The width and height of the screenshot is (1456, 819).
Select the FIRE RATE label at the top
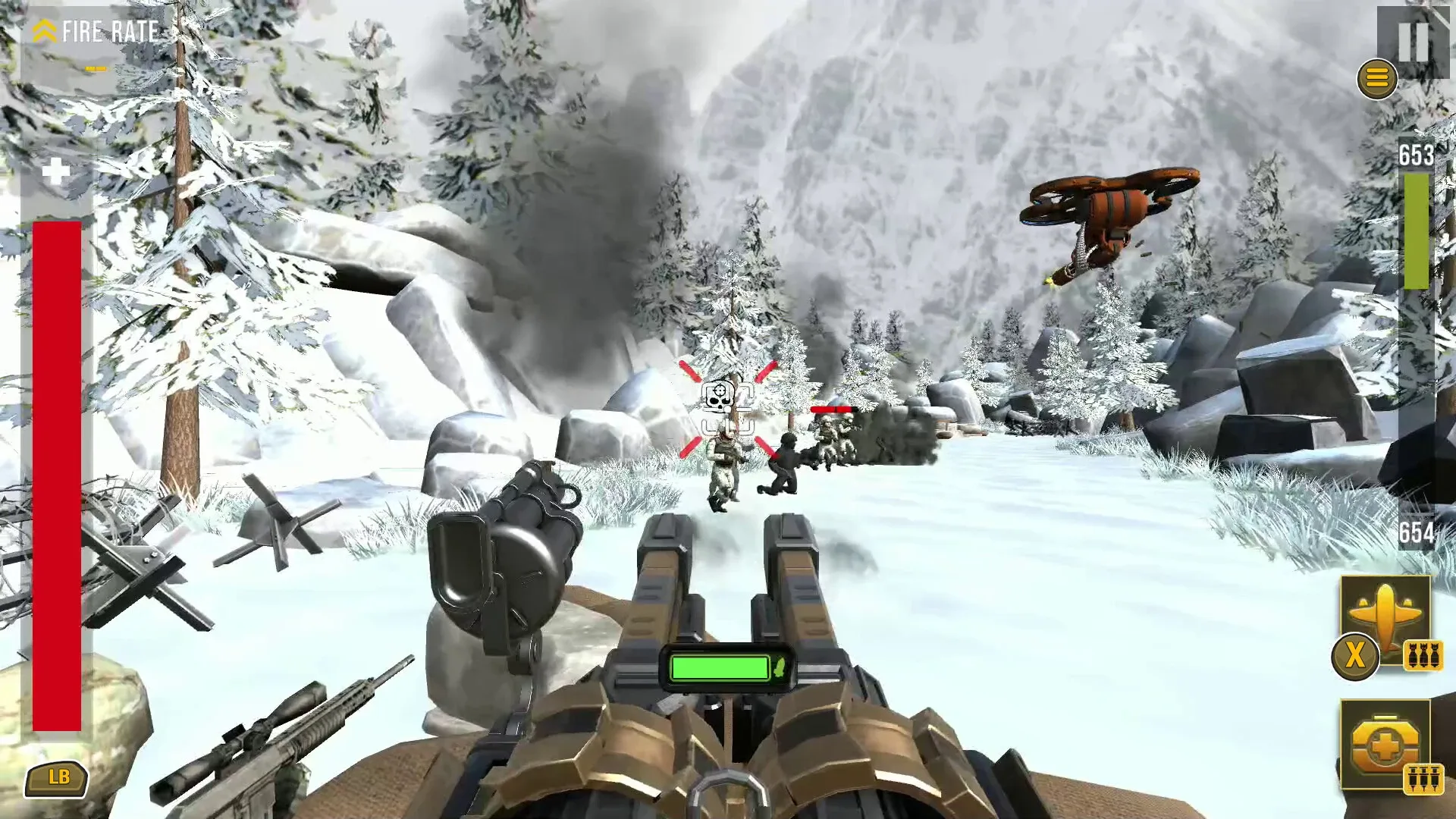110,32
